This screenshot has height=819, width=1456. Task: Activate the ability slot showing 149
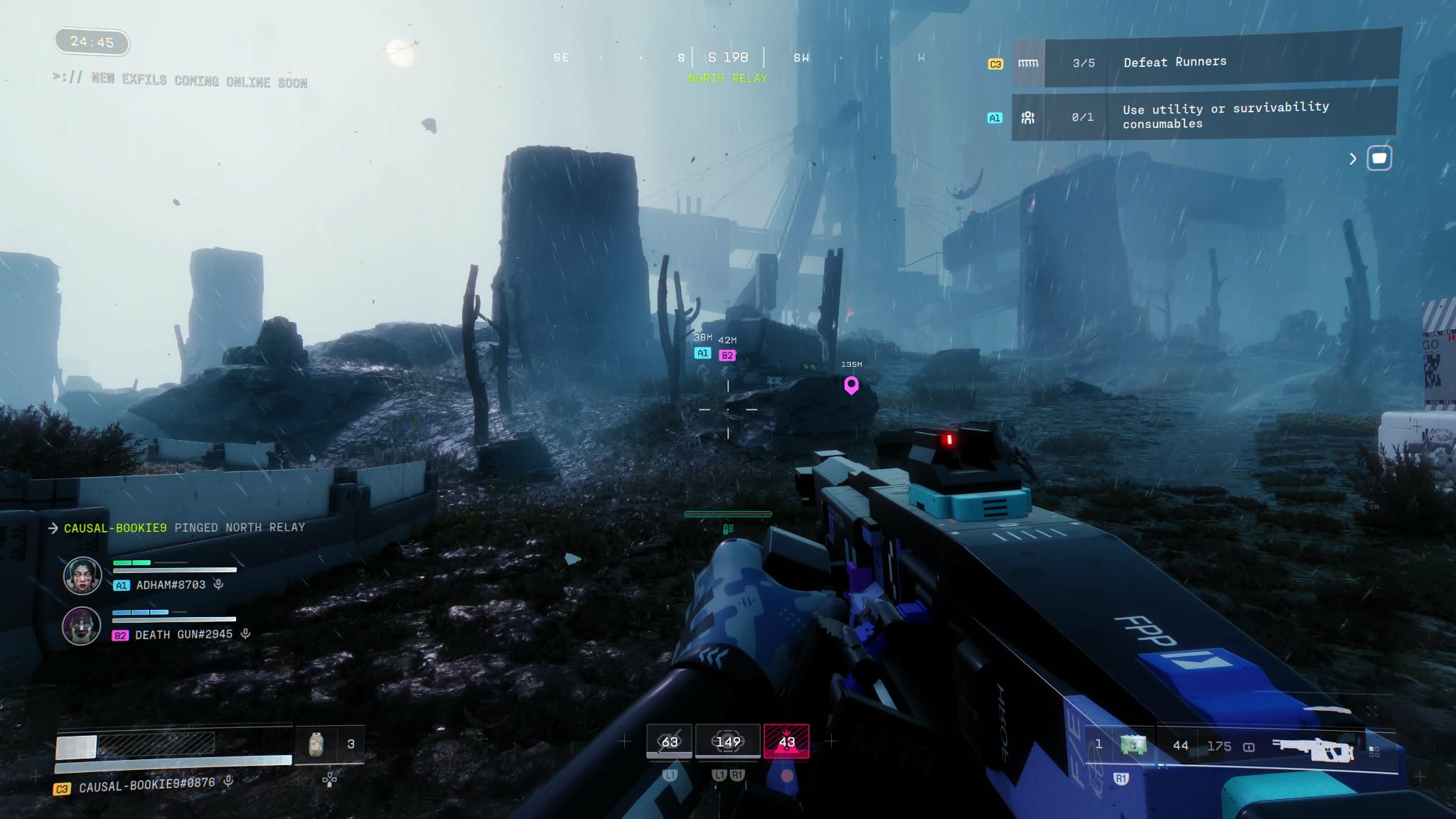728,742
